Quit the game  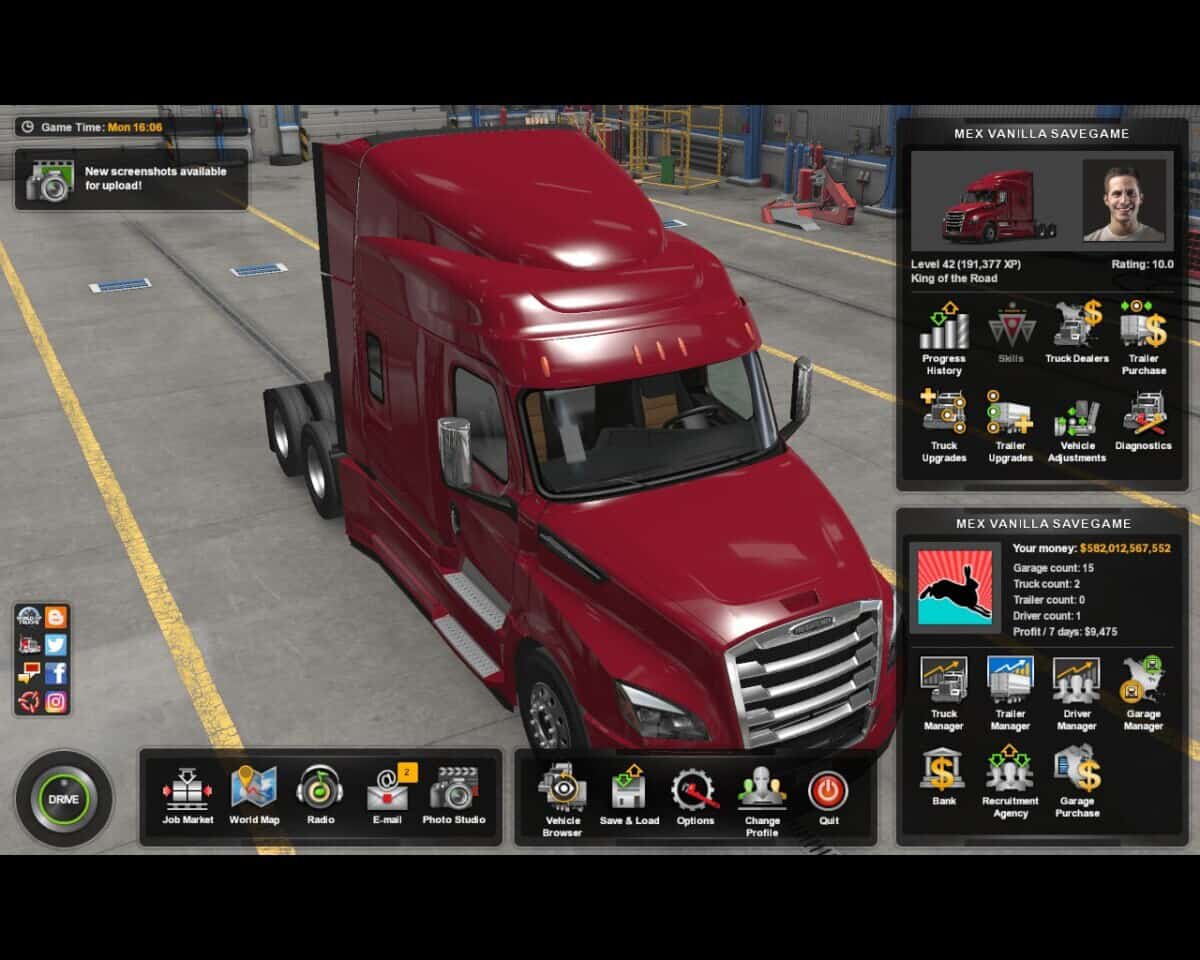pyautogui.click(x=828, y=792)
